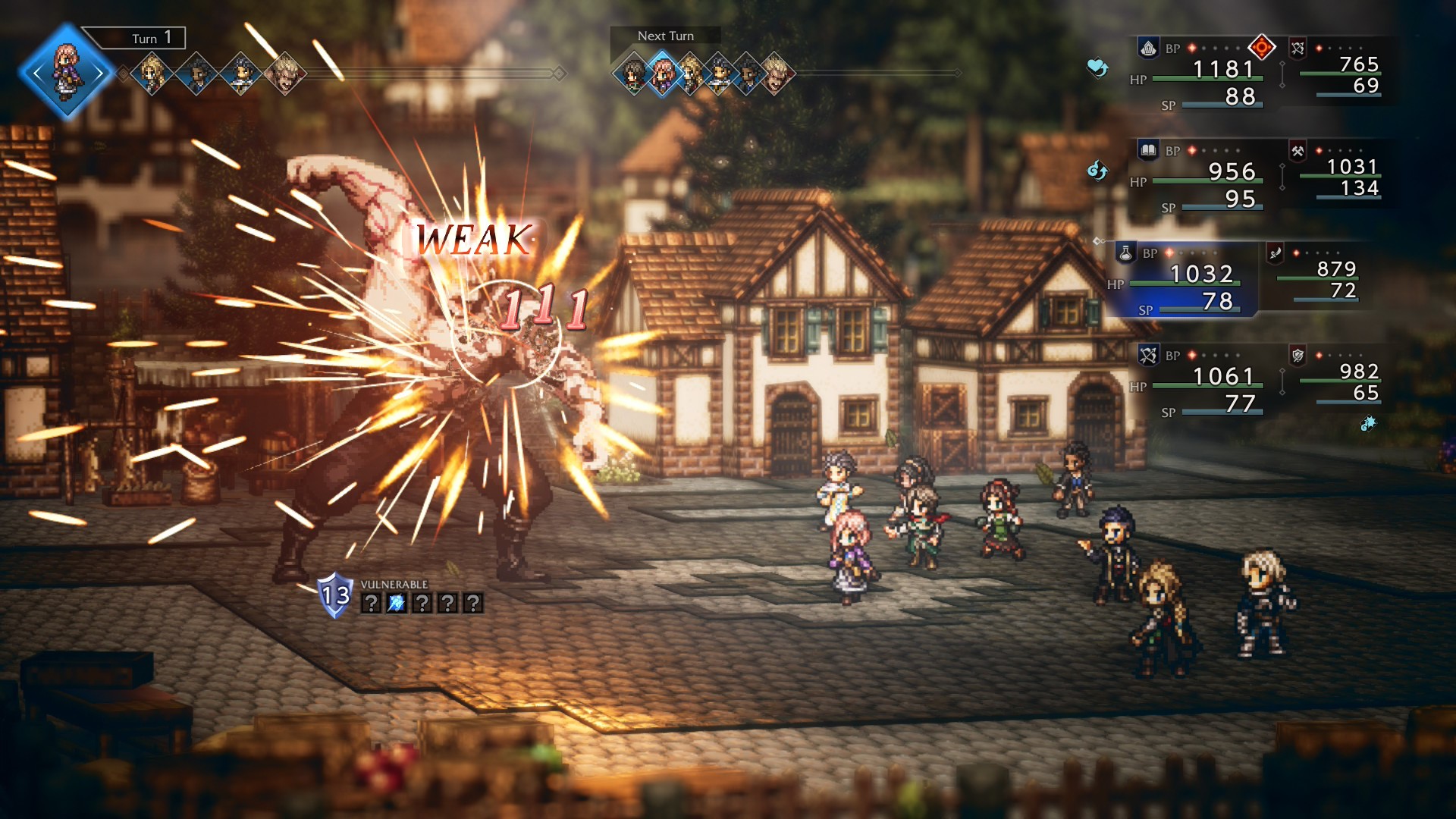This screenshot has height=819, width=1456.
Task: Select the Next Turn header label
Action: point(665,35)
